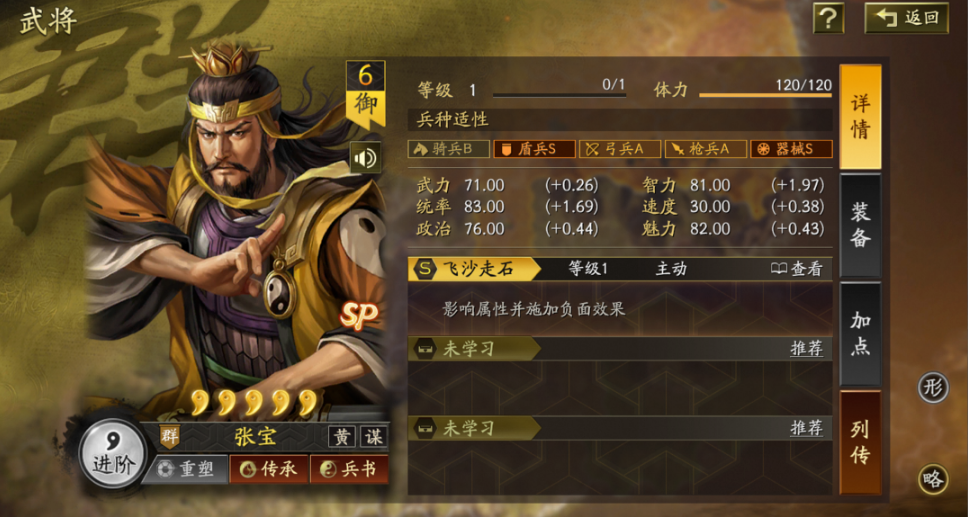968x517 pixels.
Task: Show the 列传 biography tab
Action: click(860, 442)
